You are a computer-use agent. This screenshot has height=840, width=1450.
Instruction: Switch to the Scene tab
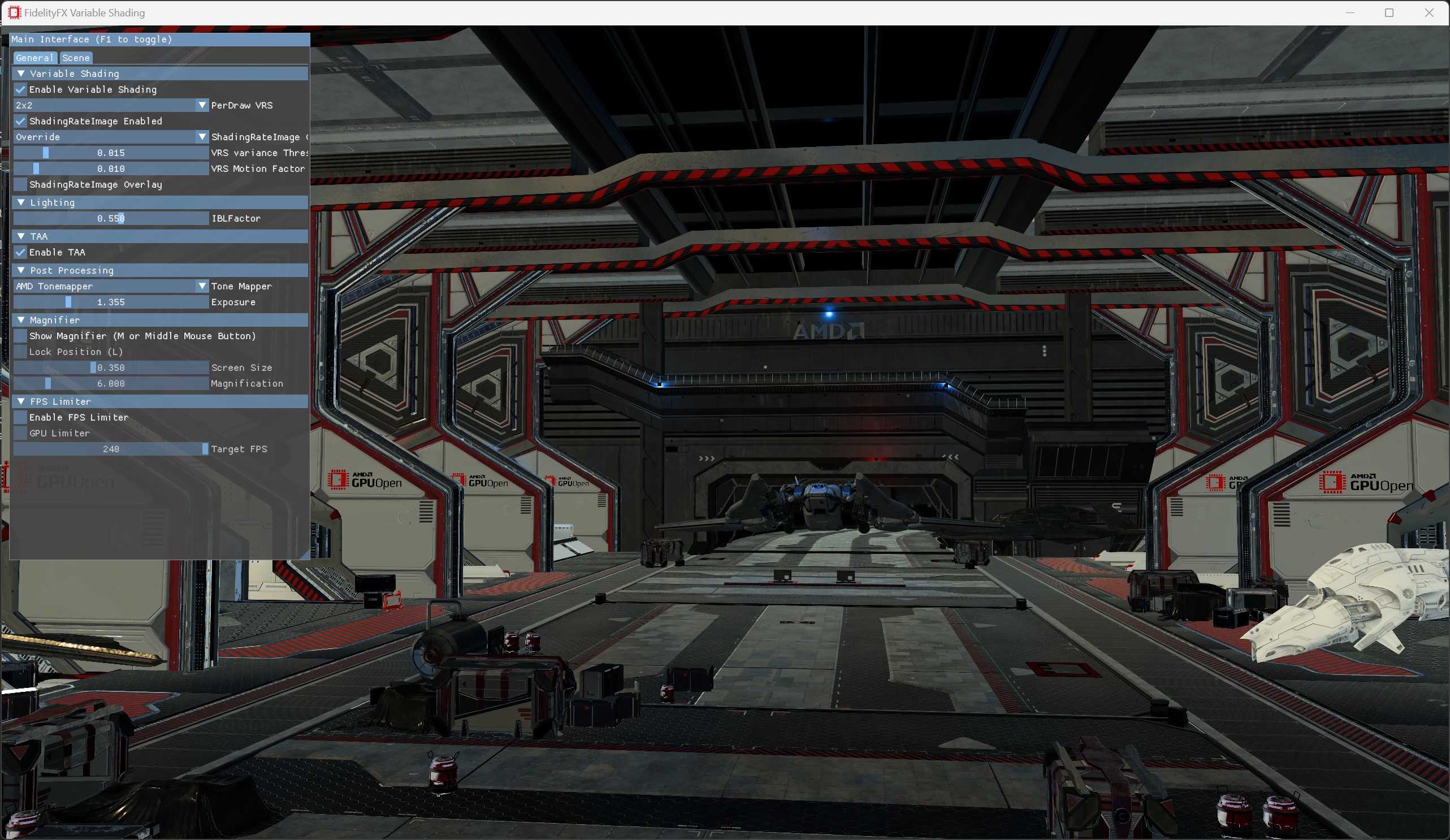coord(75,58)
